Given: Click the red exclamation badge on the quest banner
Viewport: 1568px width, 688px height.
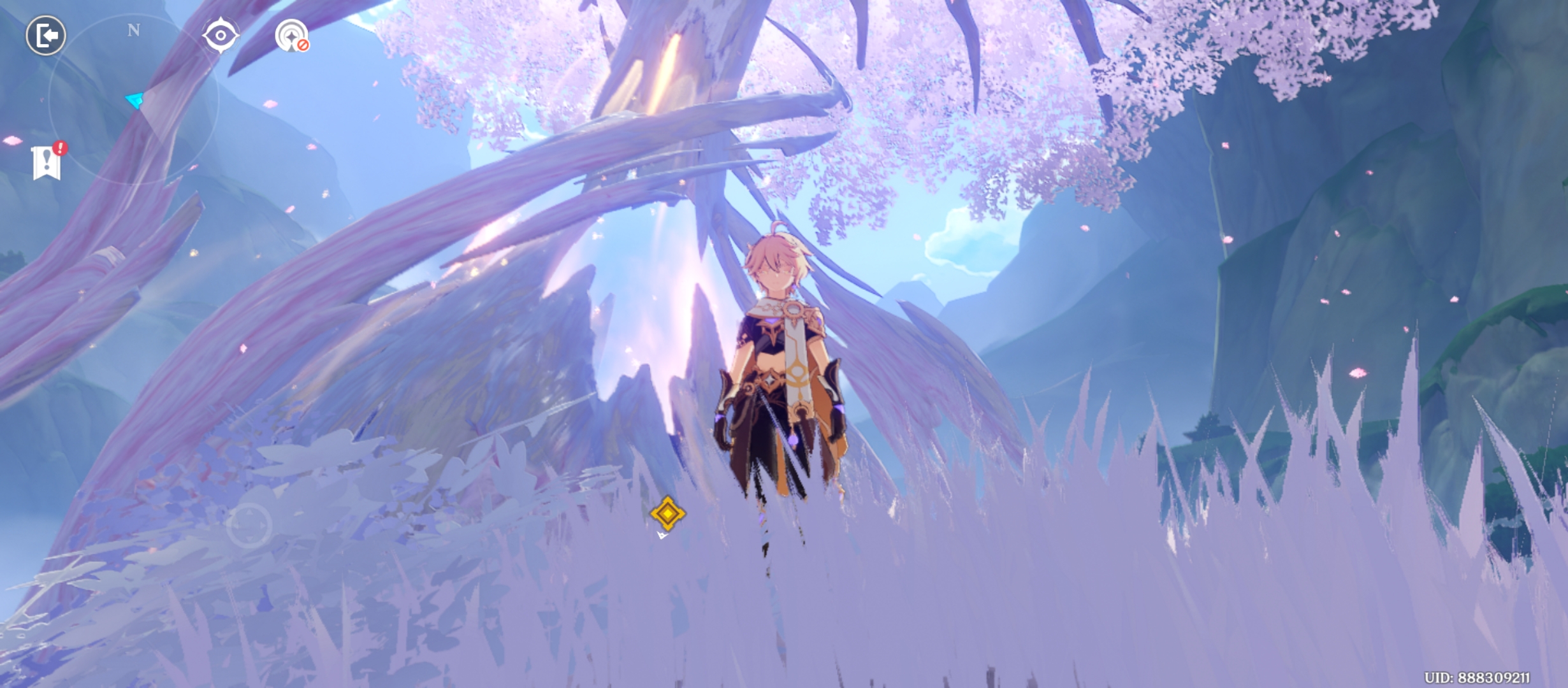Looking at the screenshot, I should point(59,147).
